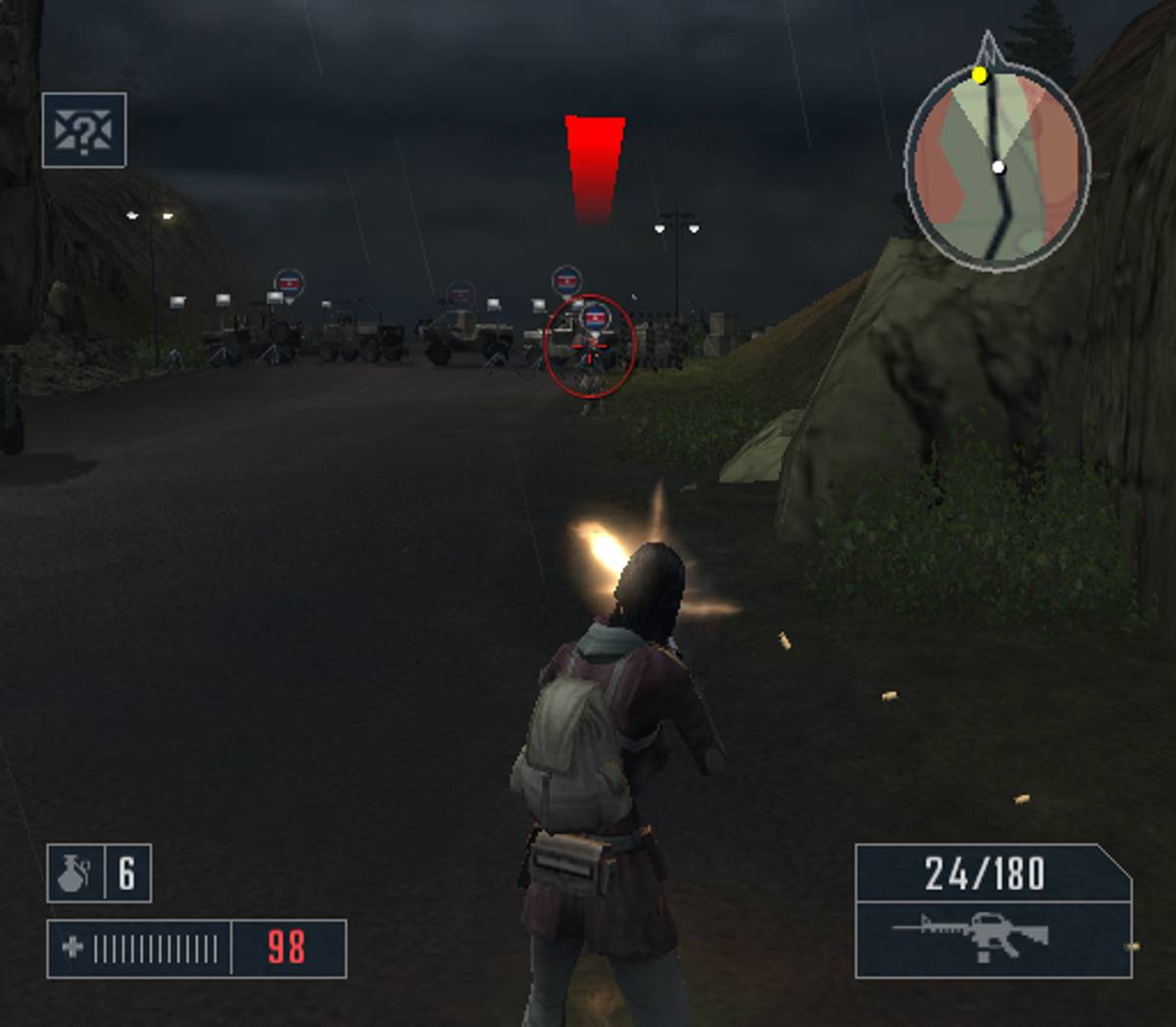
Task: Select the grenade icon
Action: point(73,873)
